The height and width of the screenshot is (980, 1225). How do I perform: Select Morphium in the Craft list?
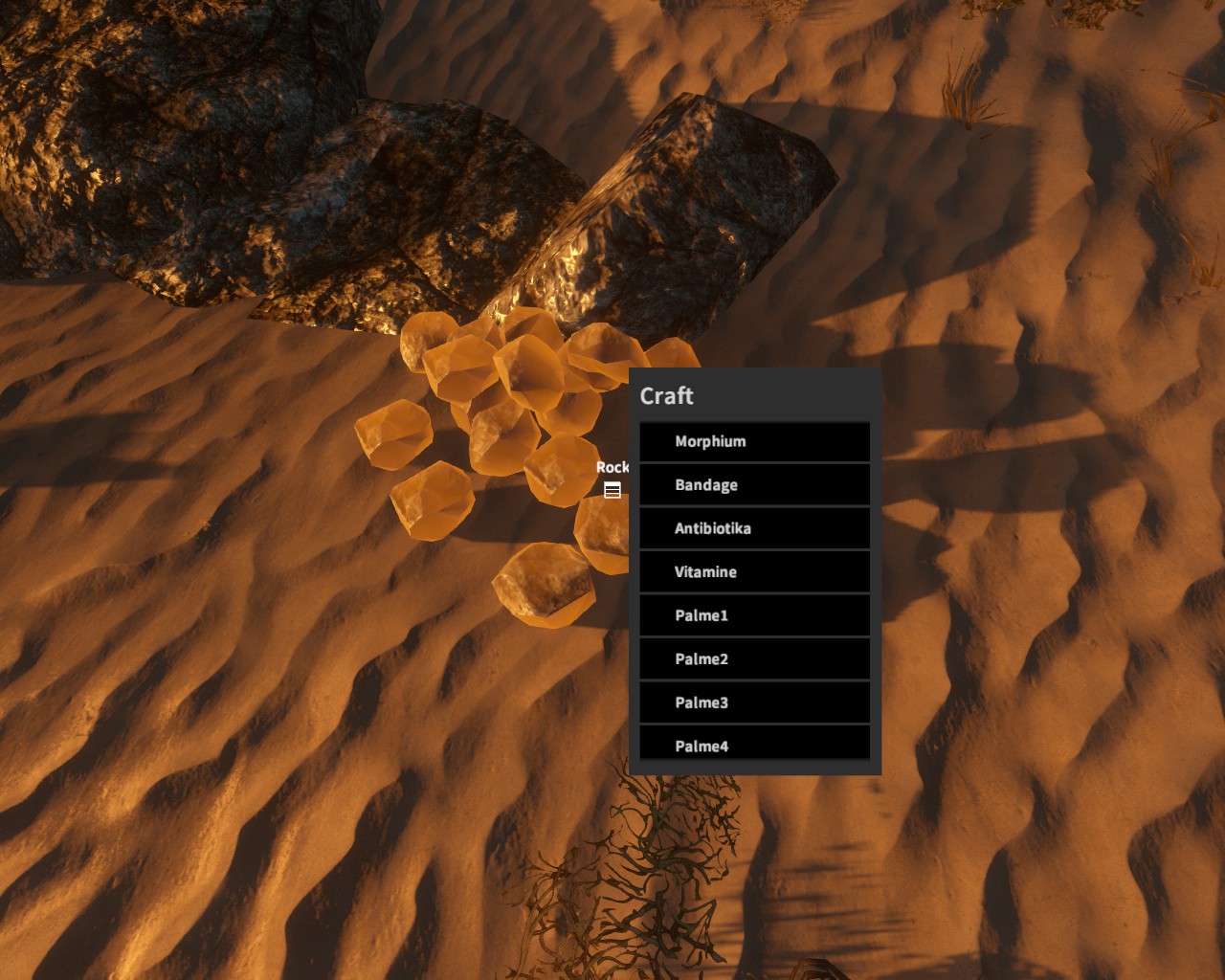[754, 441]
